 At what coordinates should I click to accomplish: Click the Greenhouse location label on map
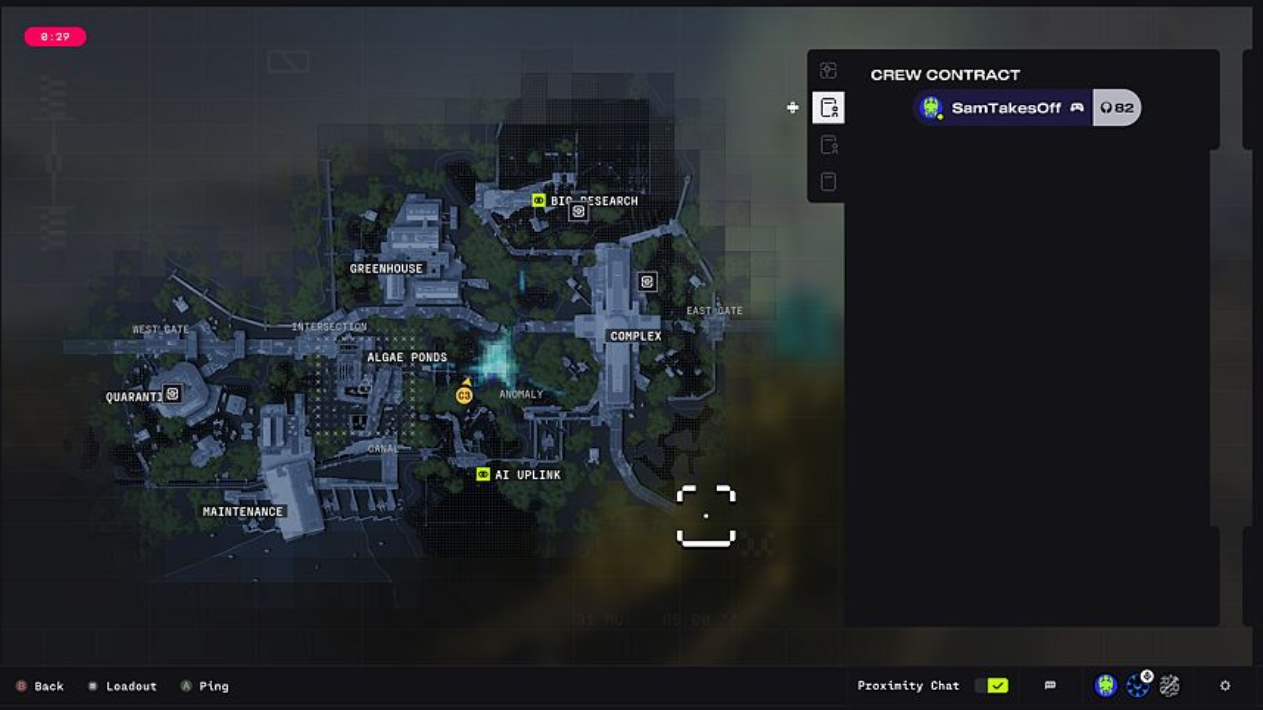(386, 269)
